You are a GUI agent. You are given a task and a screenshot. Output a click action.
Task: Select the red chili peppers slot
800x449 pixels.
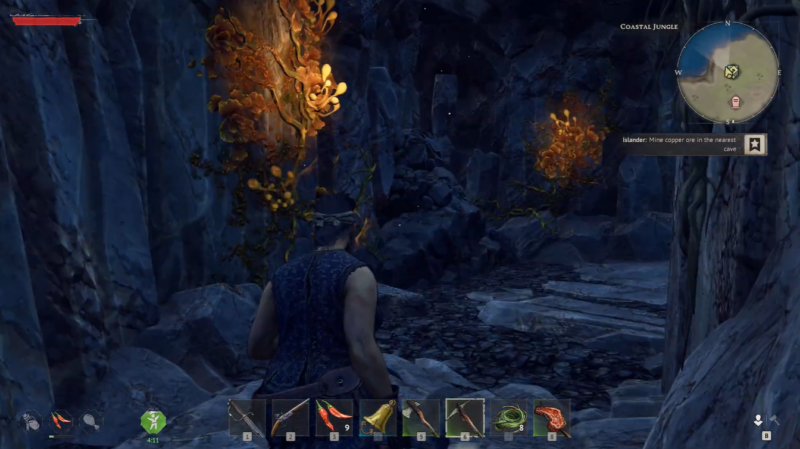click(x=334, y=416)
